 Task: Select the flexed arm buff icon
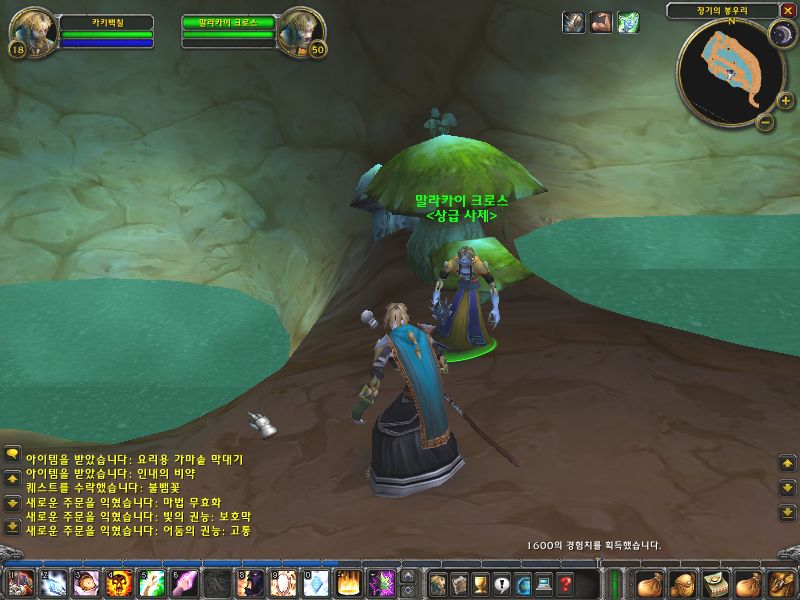click(600, 22)
